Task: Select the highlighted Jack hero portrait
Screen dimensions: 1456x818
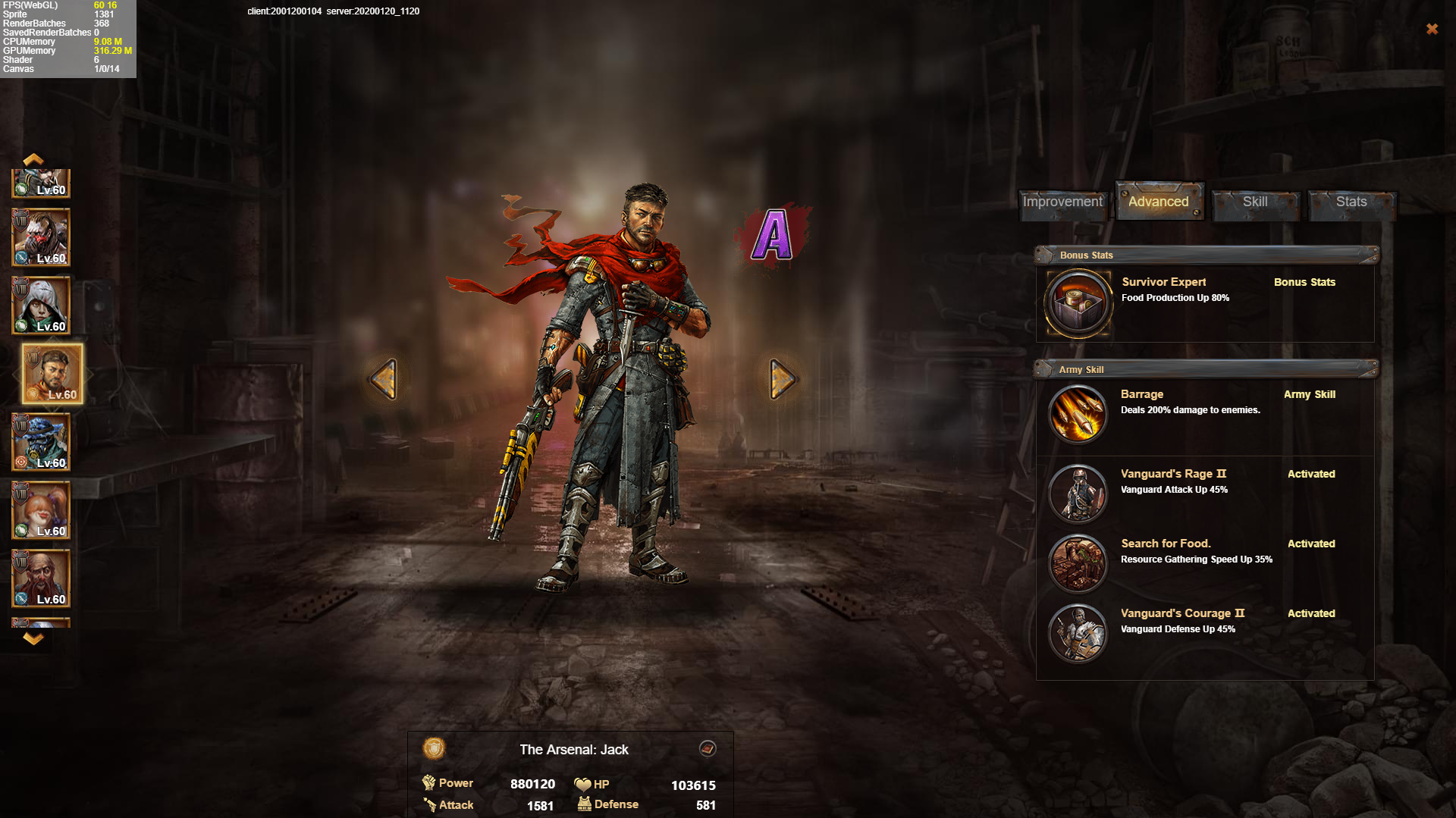Action: point(52,373)
